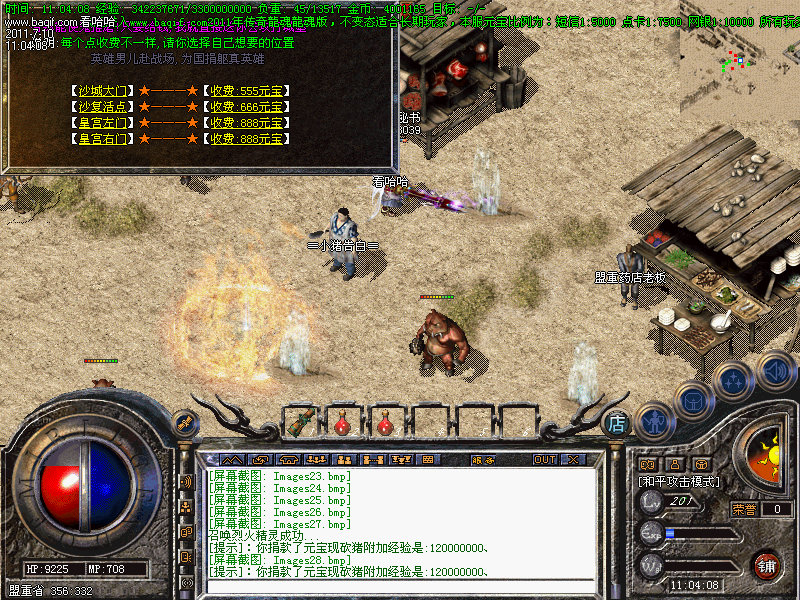Click the X button on chat toolbar
The height and width of the screenshot is (600, 800).
pos(574,460)
